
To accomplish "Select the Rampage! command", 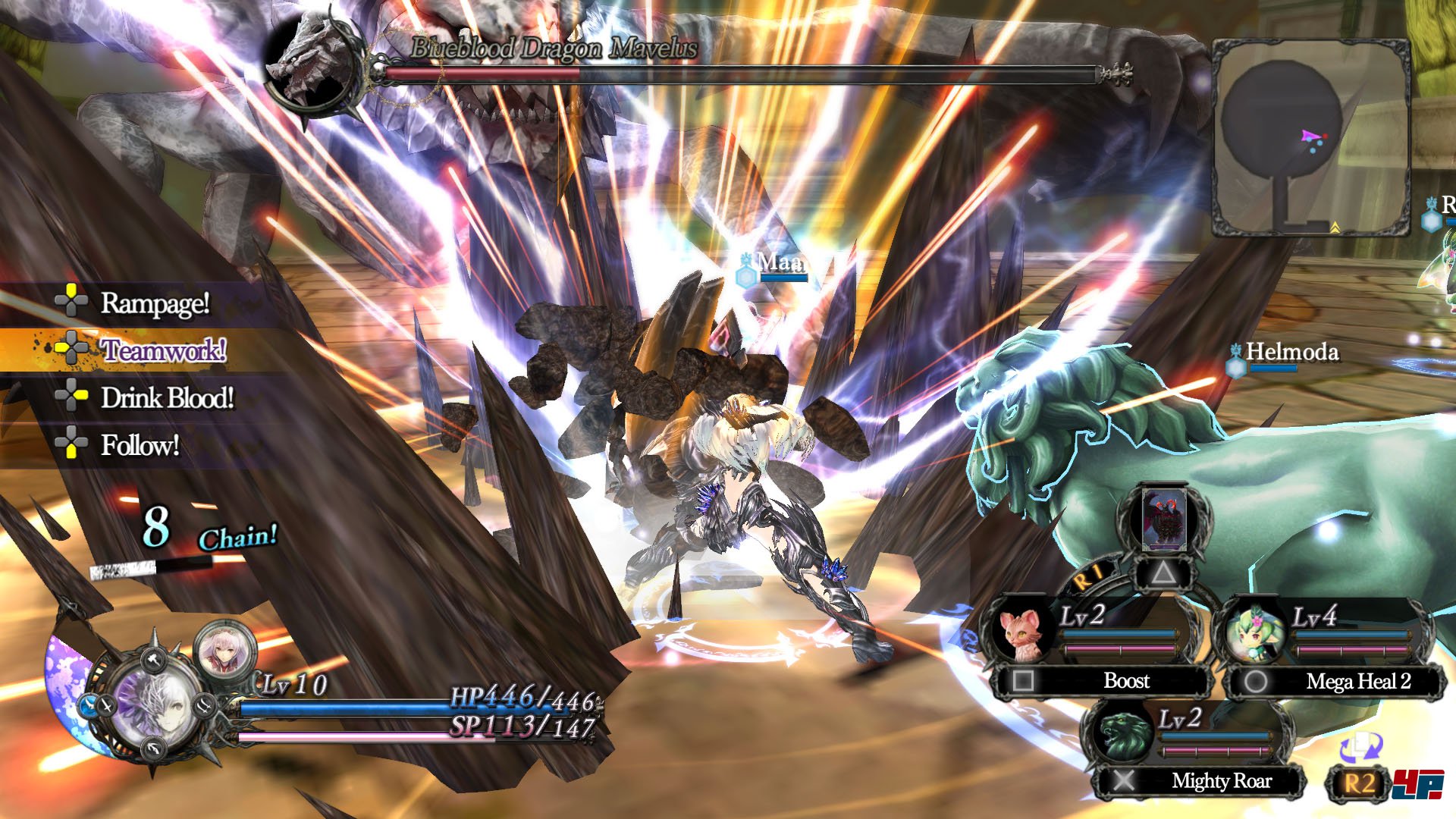I will 154,303.
